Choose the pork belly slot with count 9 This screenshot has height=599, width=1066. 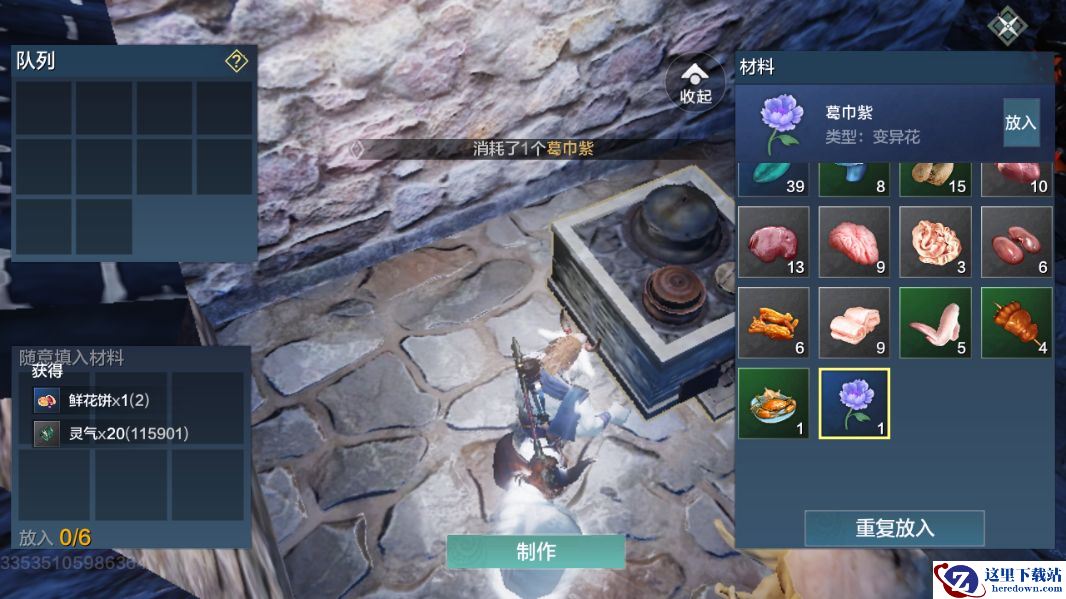(854, 322)
